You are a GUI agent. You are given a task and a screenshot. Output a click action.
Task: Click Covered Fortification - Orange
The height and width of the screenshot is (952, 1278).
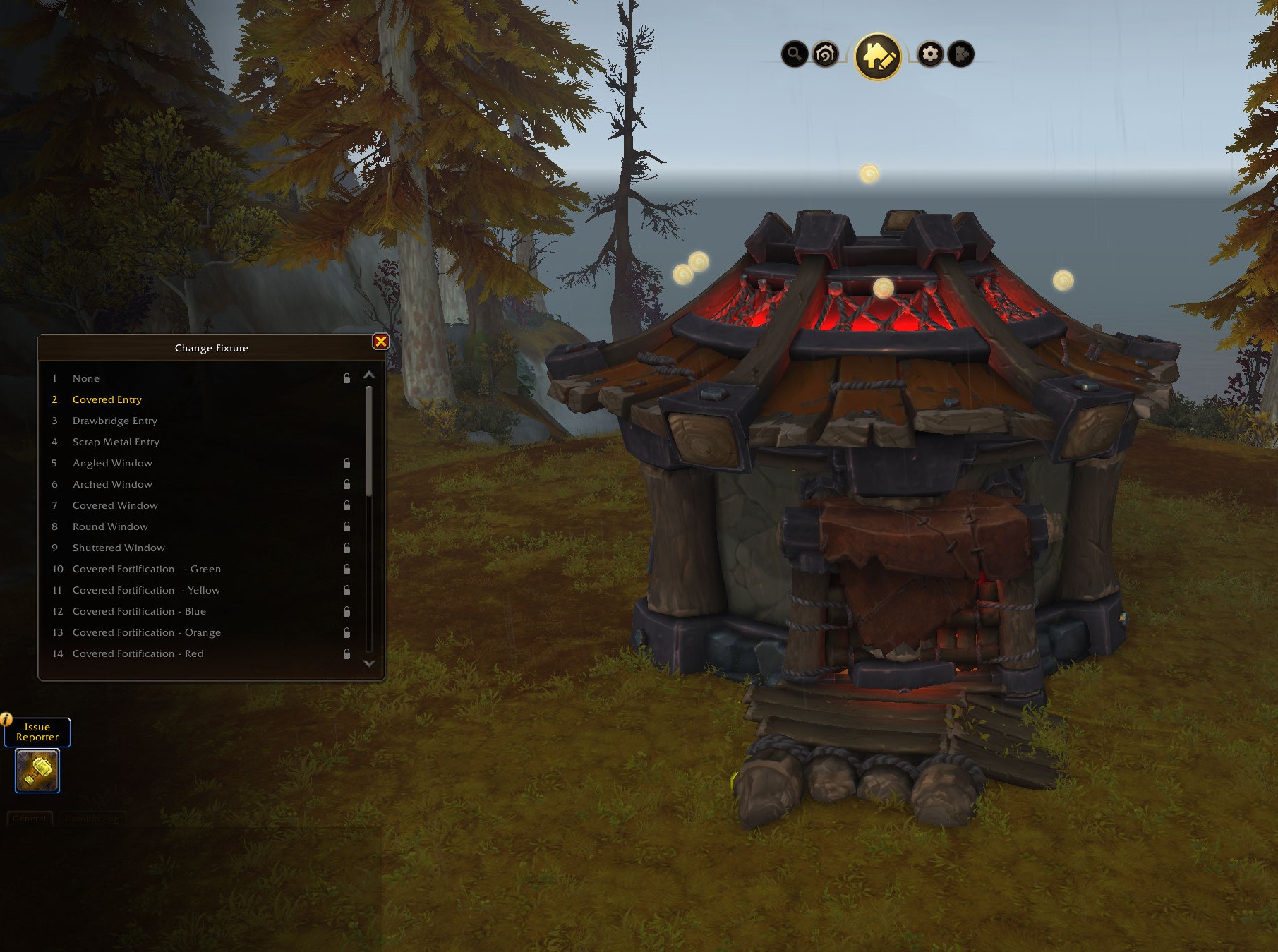146,632
